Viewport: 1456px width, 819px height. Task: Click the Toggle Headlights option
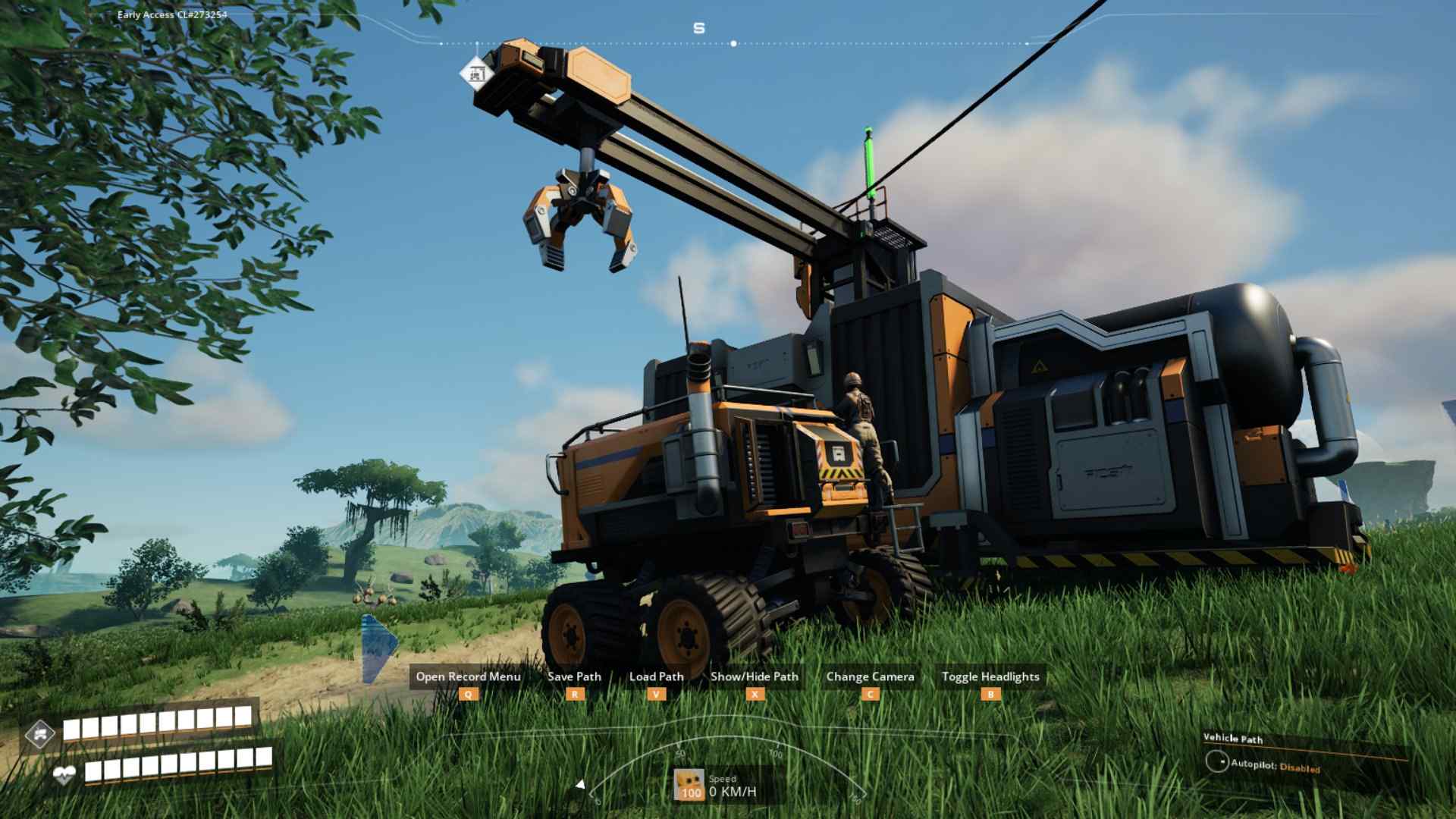(x=990, y=676)
